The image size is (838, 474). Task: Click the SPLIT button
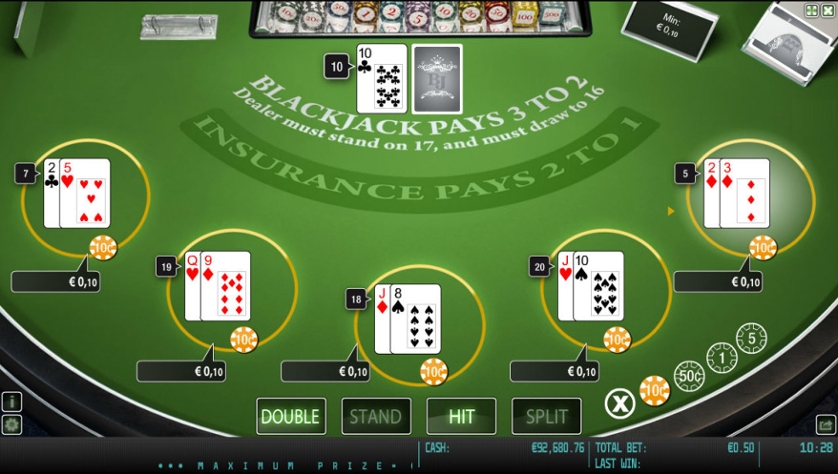546,416
